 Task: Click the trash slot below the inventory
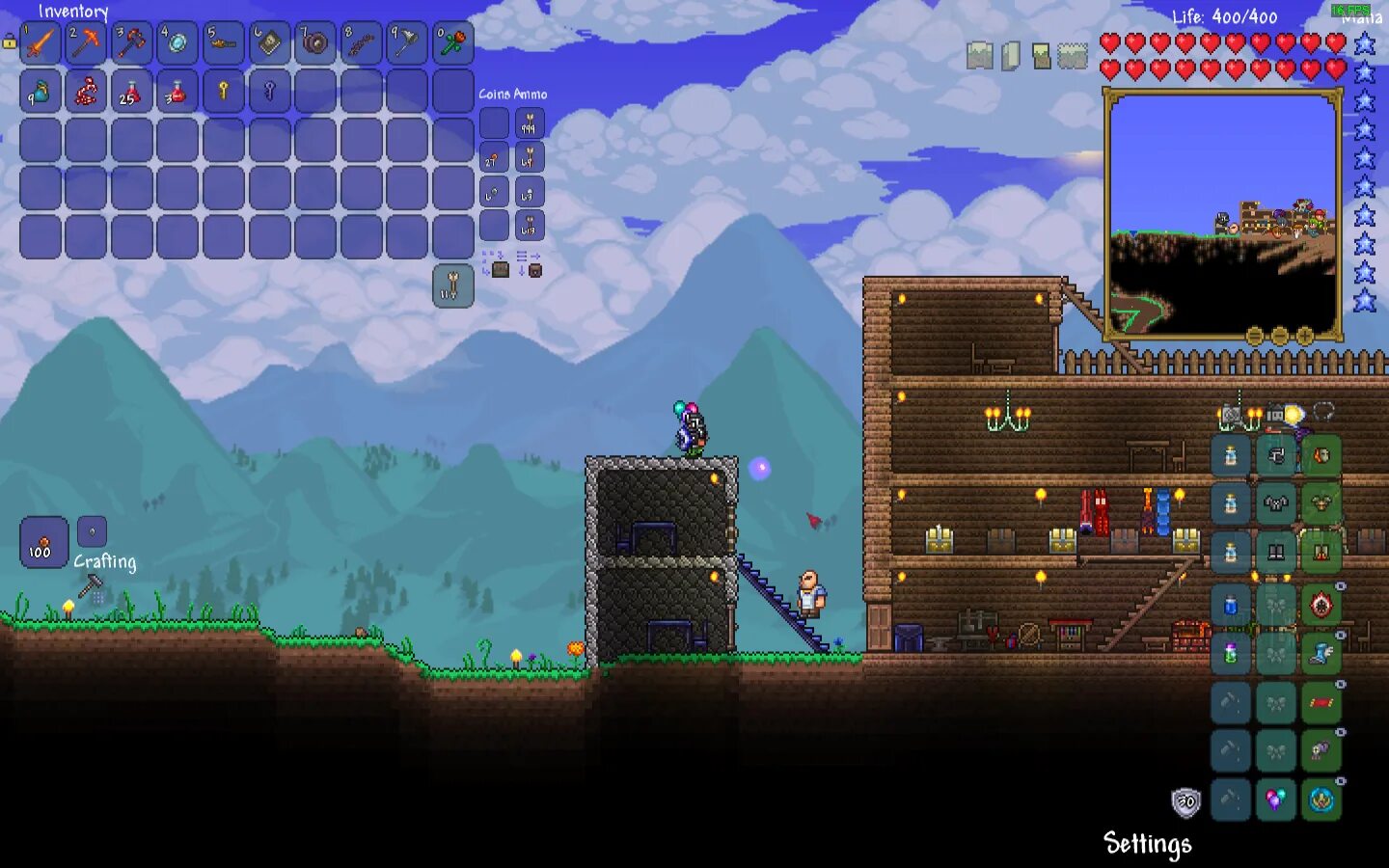(452, 286)
